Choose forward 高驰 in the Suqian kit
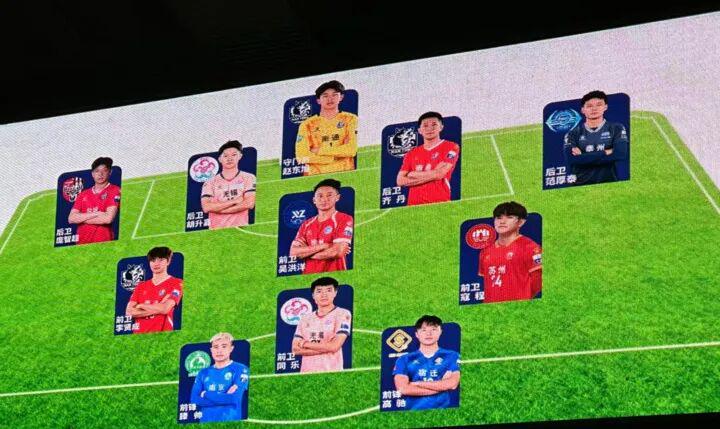720x429 pixels. point(421,367)
